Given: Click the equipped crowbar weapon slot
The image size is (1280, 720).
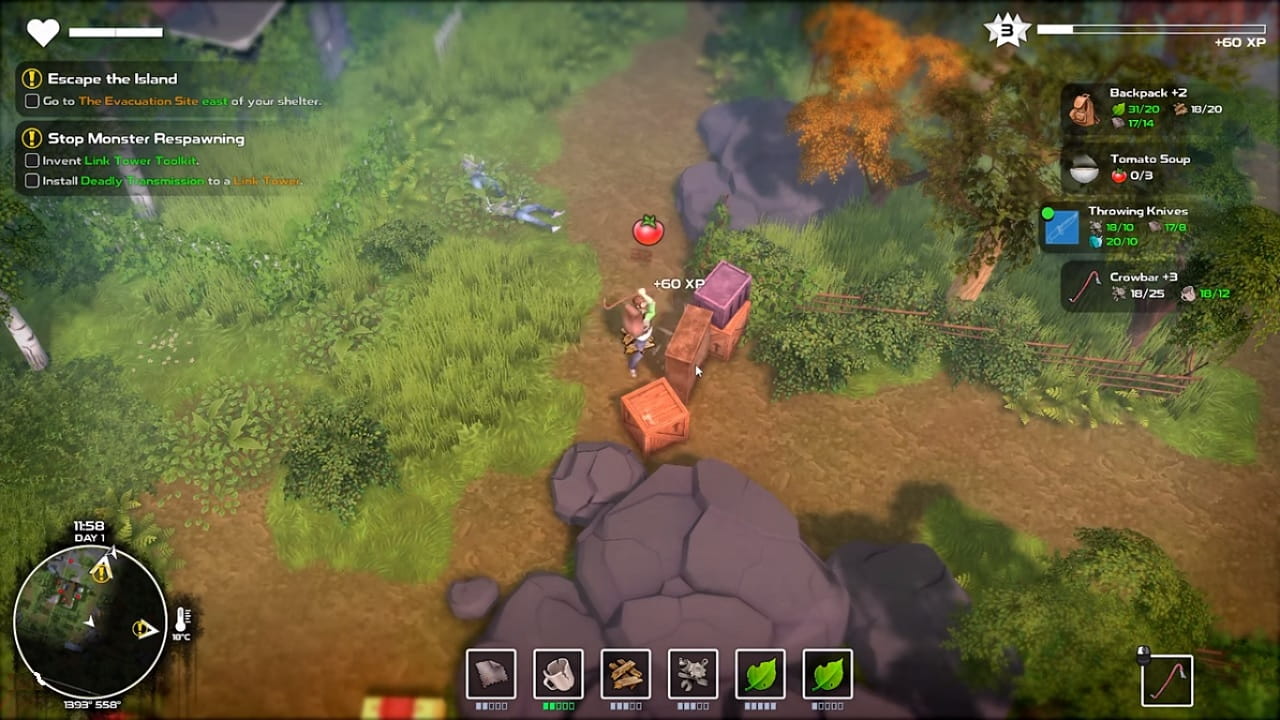Looking at the screenshot, I should pyautogui.click(x=1167, y=679).
